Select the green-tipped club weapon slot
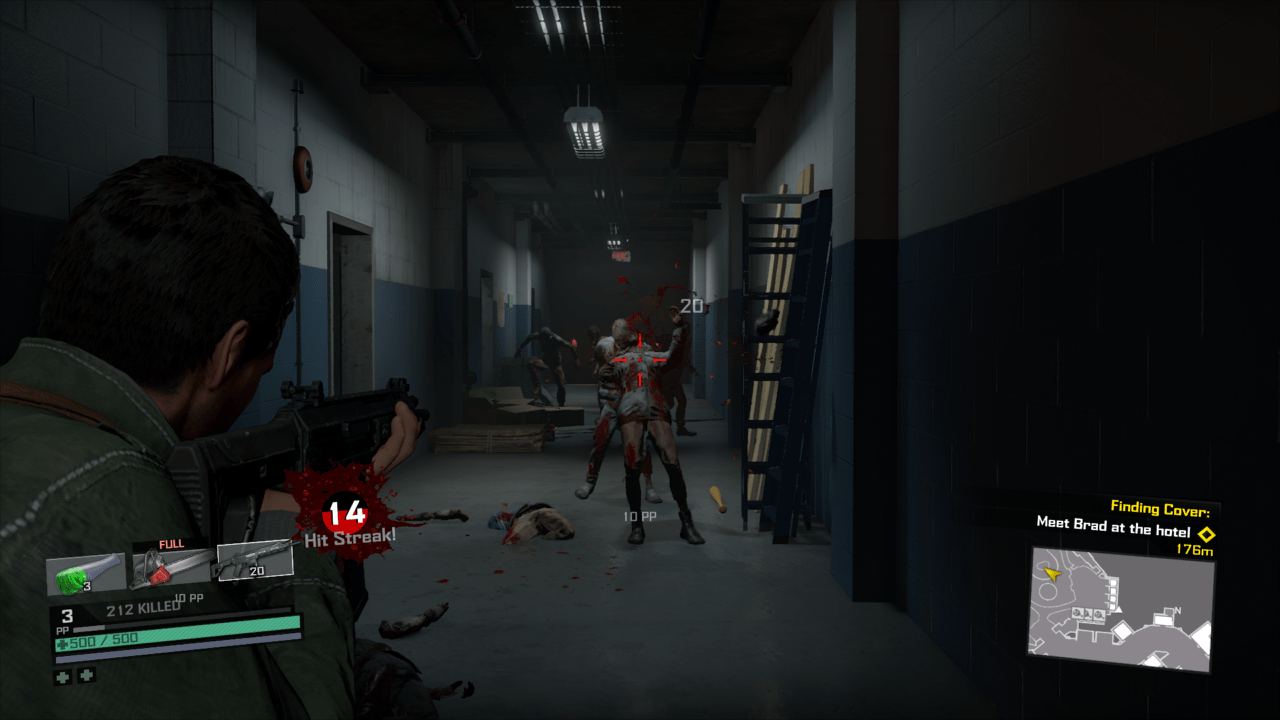Image resolution: width=1280 pixels, height=720 pixels. [85, 574]
